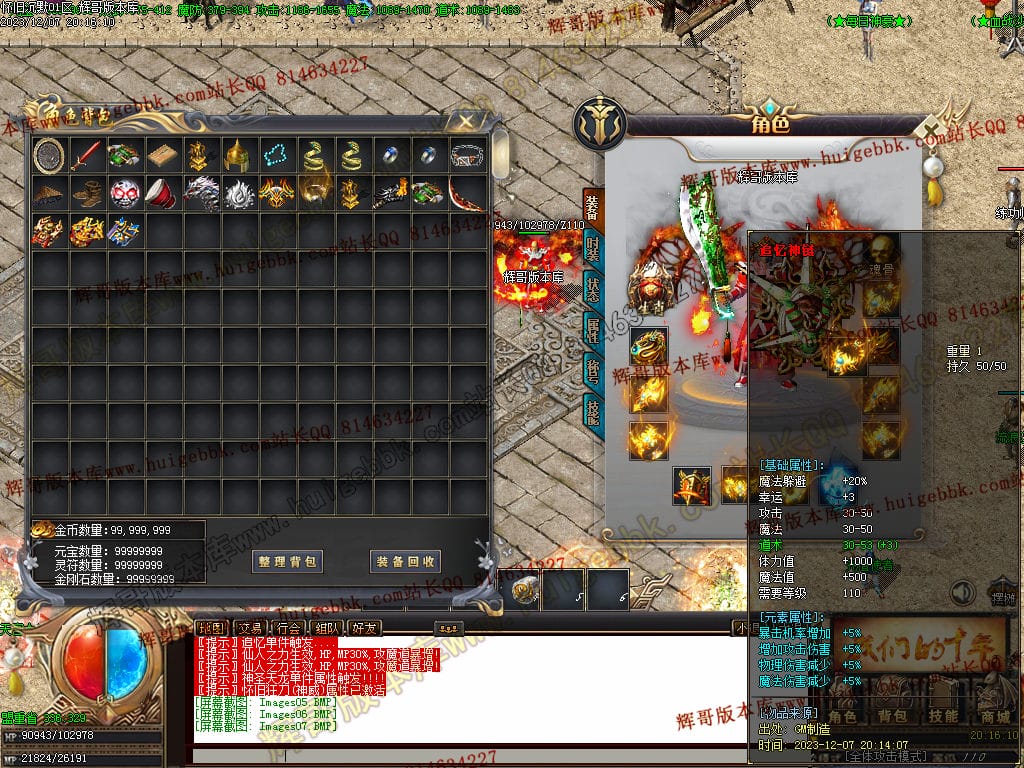Select the red sword in the backpack
The image size is (1024, 768).
coord(87,155)
